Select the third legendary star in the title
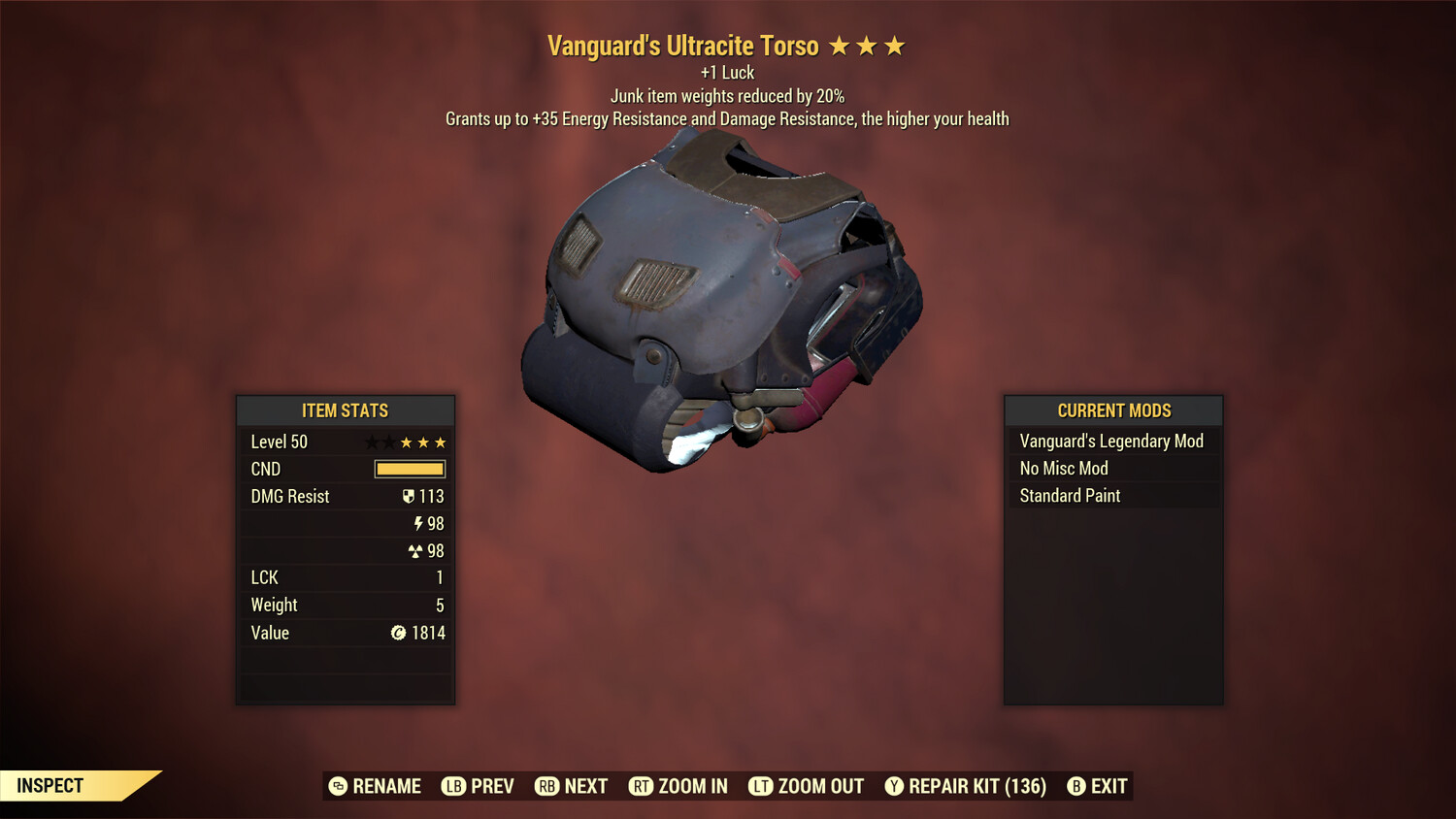 point(893,45)
